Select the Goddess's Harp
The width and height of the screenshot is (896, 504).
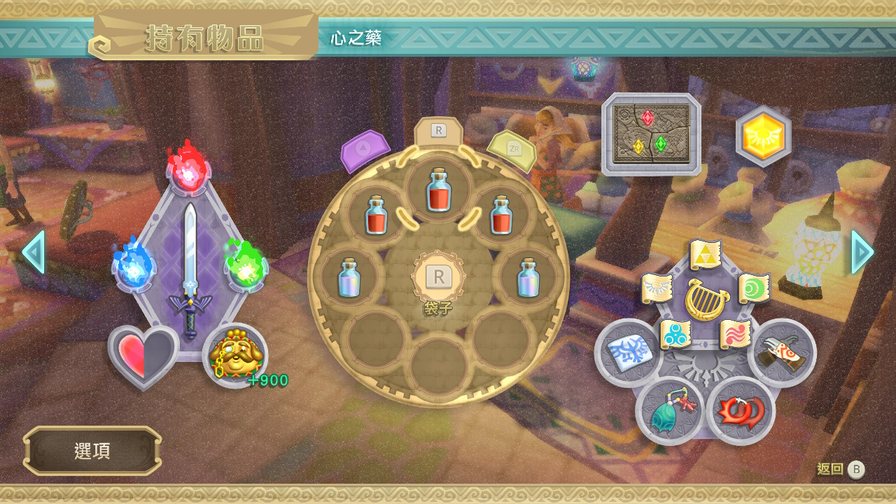(707, 298)
